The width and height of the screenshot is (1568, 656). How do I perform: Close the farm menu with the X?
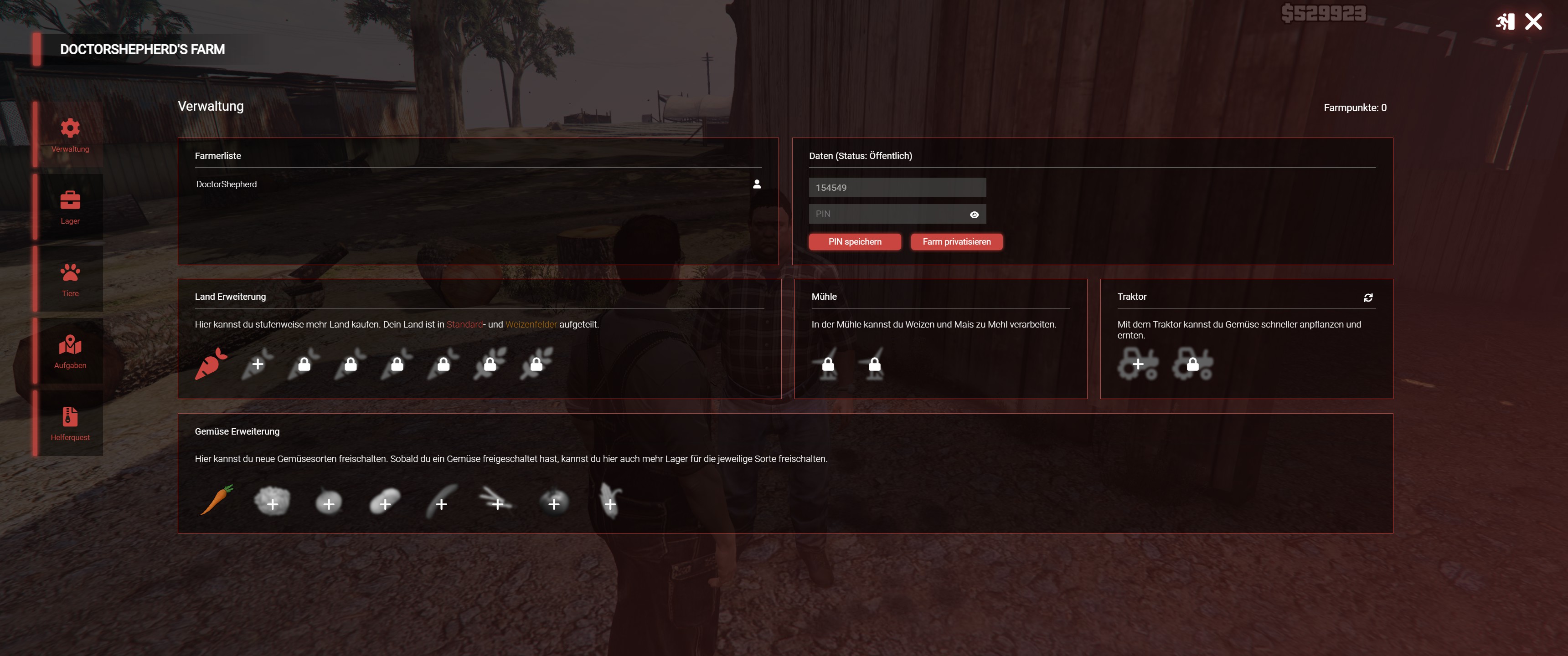pos(1533,22)
